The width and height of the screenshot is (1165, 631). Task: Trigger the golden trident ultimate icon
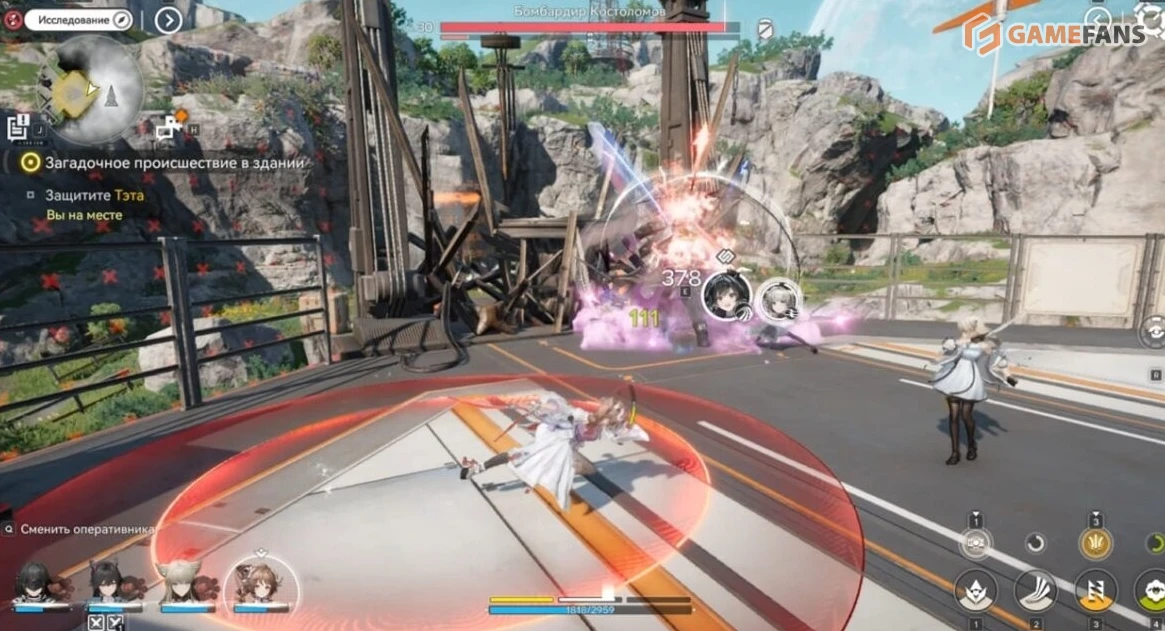[1095, 543]
